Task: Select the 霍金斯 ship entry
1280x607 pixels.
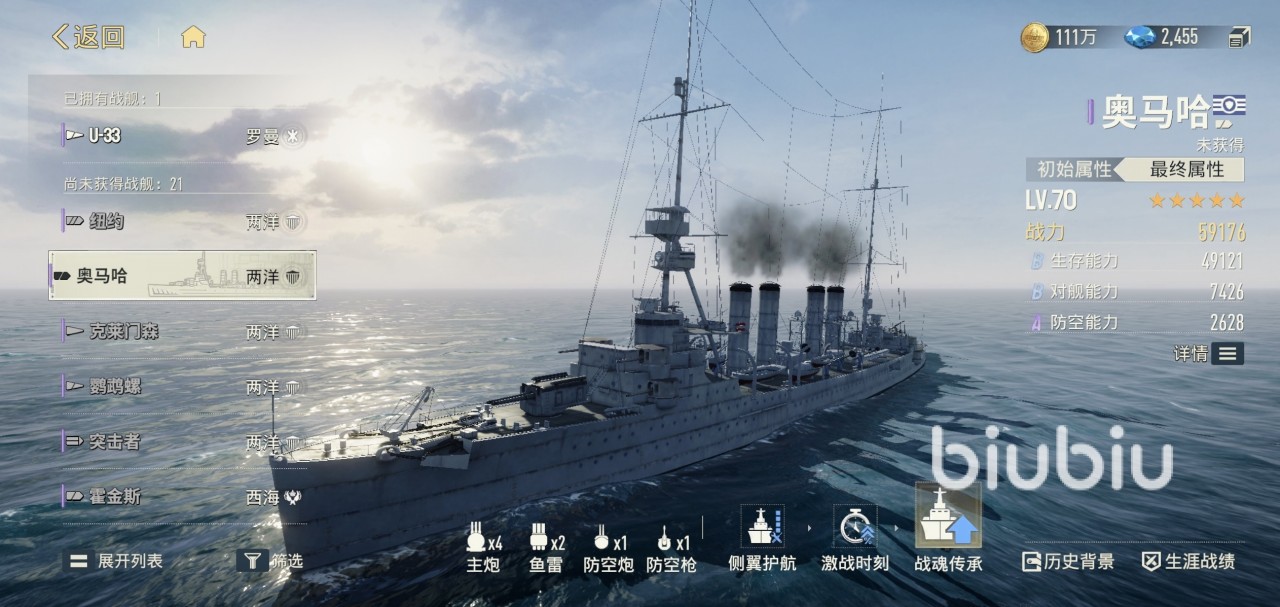Action: coord(182,497)
